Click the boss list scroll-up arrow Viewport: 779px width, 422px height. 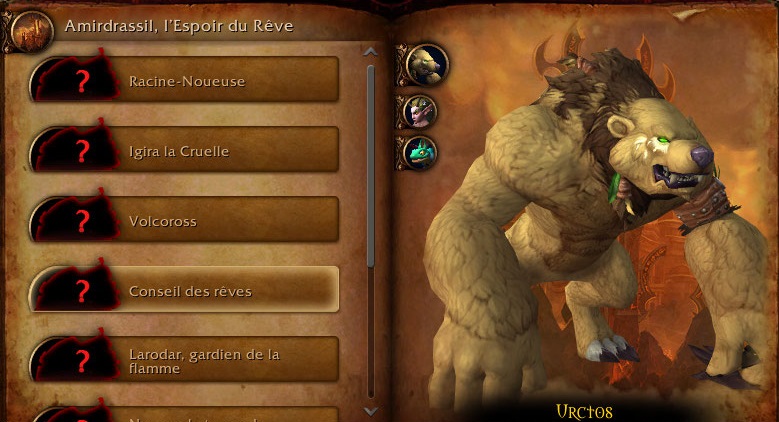[371, 52]
